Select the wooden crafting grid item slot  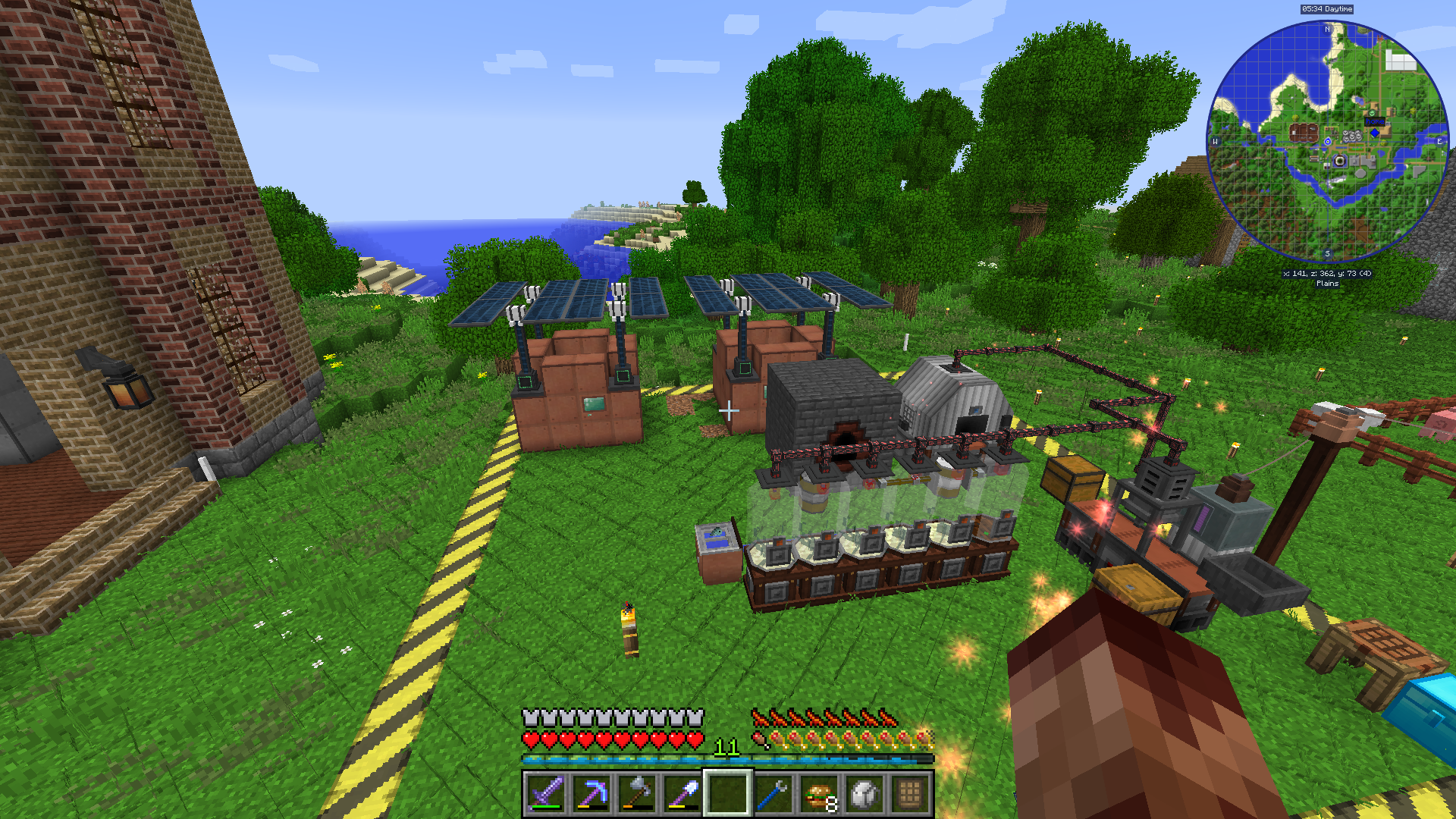coord(910,794)
